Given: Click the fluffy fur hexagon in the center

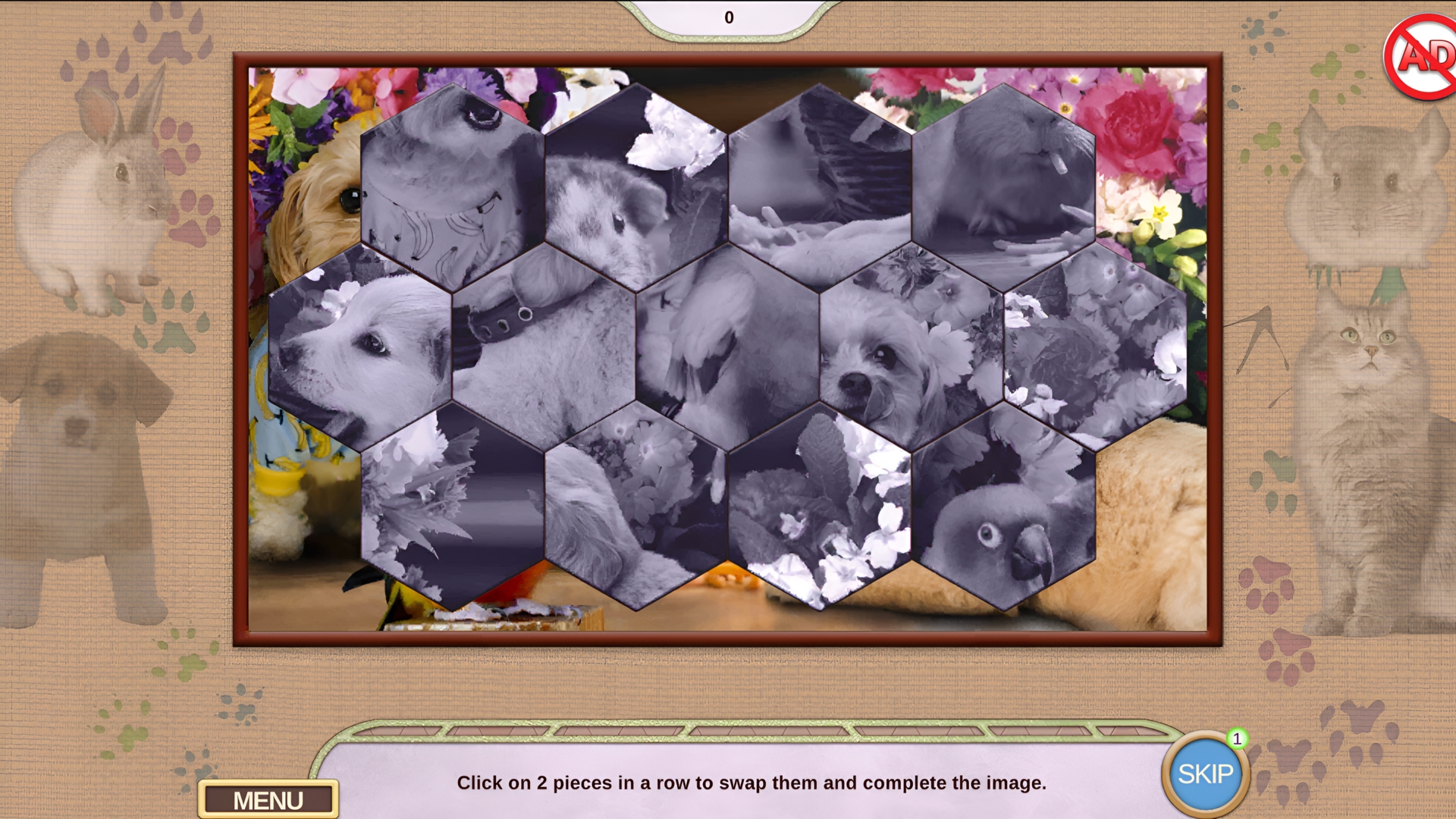Looking at the screenshot, I should pyautogui.click(x=728, y=349).
